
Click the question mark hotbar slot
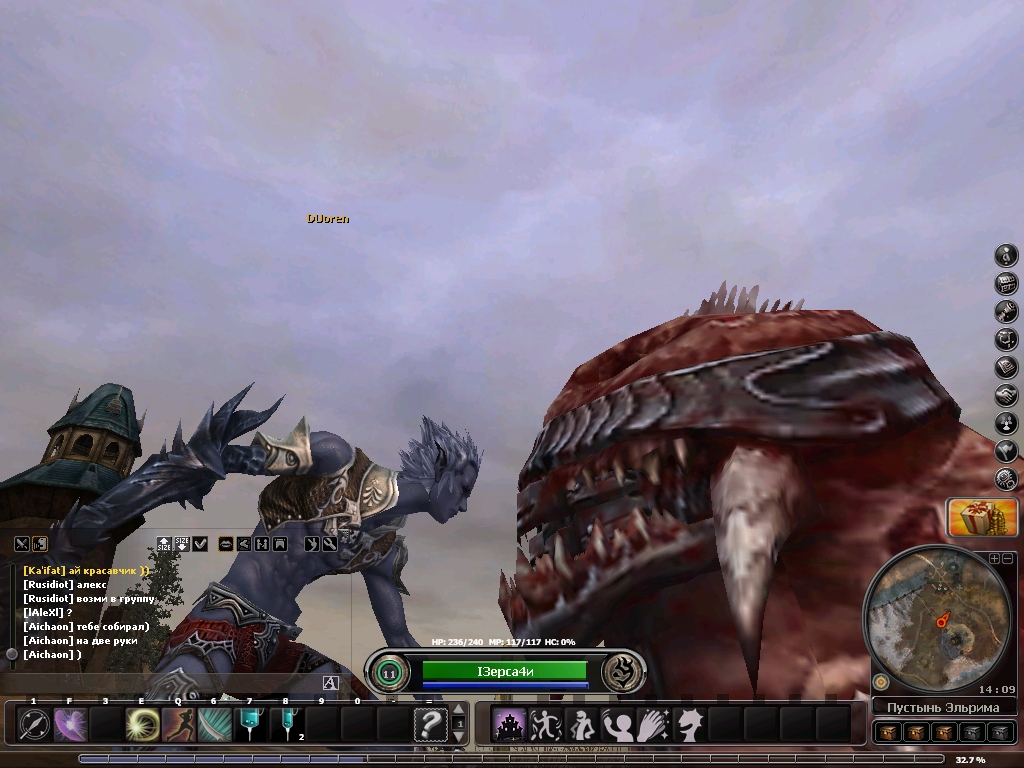tap(430, 724)
